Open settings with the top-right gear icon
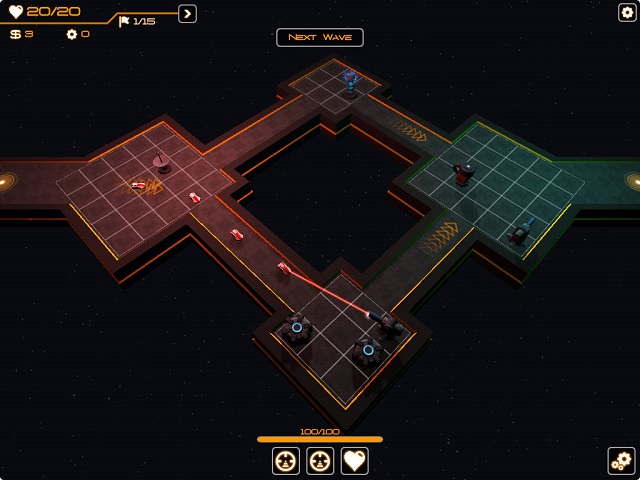Image resolution: width=640 pixels, height=480 pixels. [627, 12]
